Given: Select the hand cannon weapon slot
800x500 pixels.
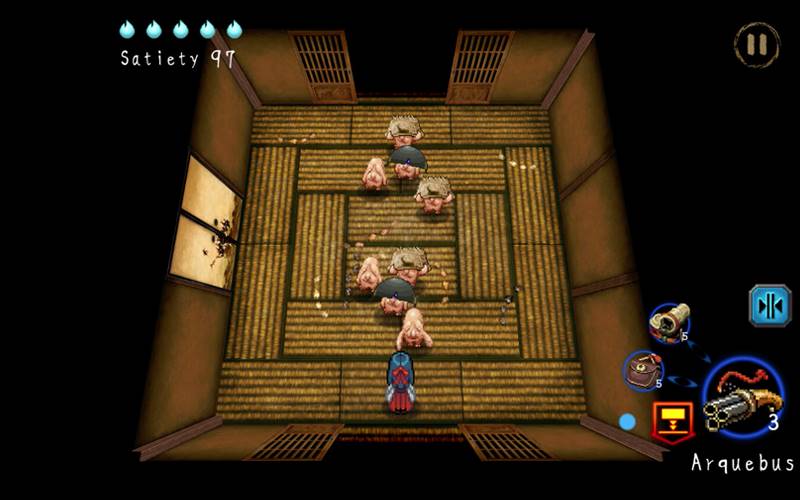Looking at the screenshot, I should click(668, 322).
